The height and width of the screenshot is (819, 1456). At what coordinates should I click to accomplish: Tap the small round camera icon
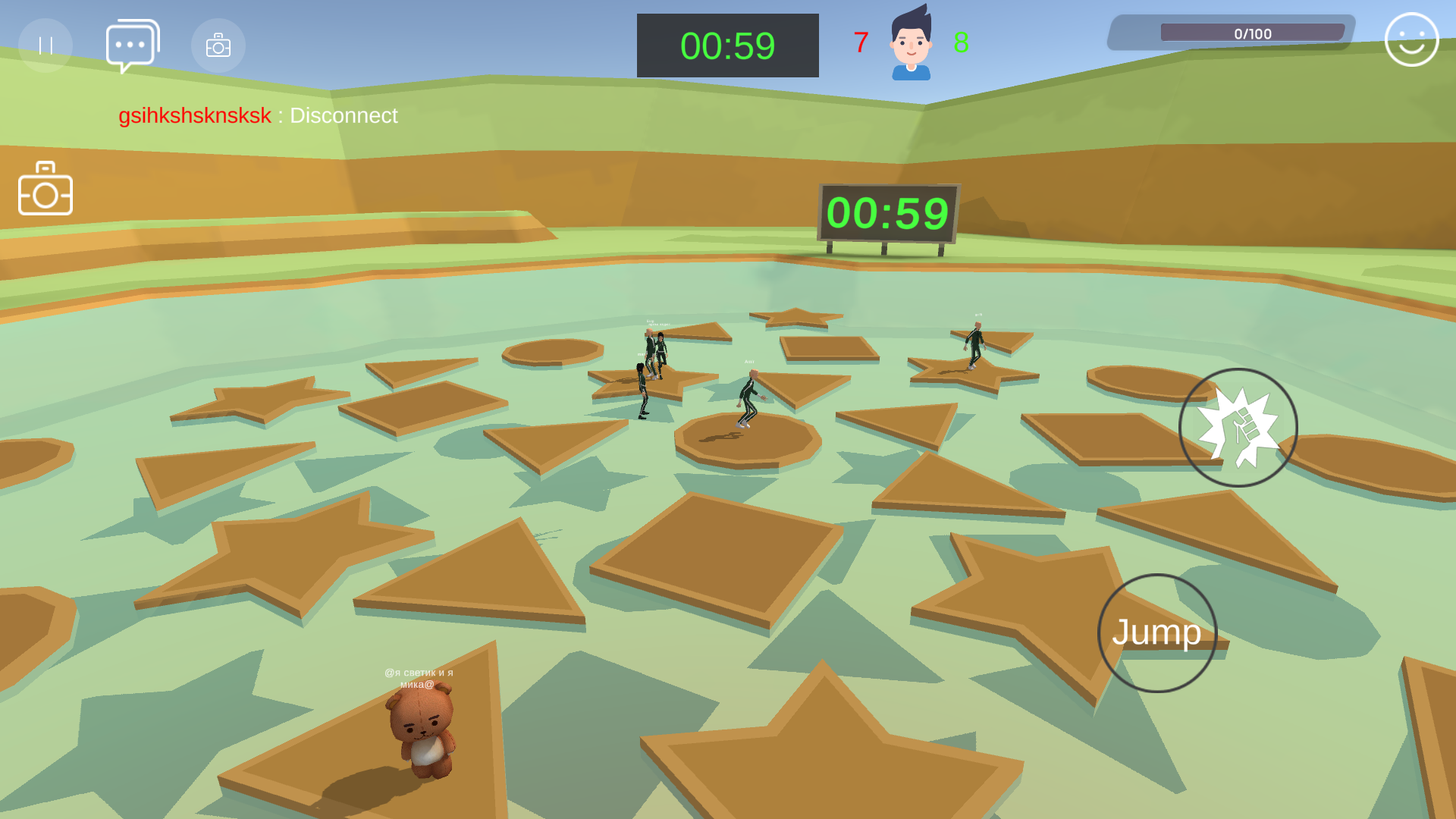[218, 45]
